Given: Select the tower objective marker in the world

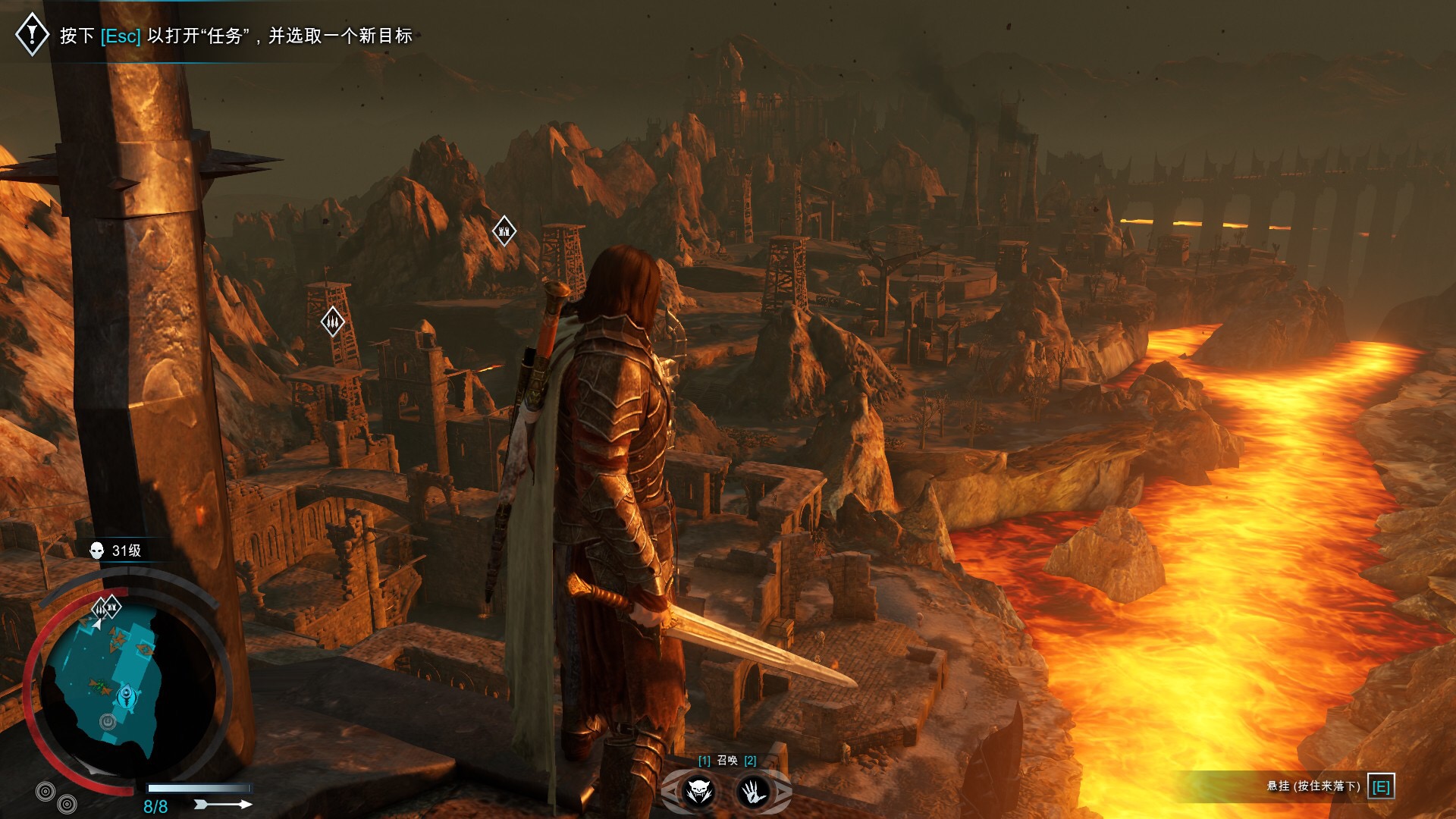Looking at the screenshot, I should point(504,231).
